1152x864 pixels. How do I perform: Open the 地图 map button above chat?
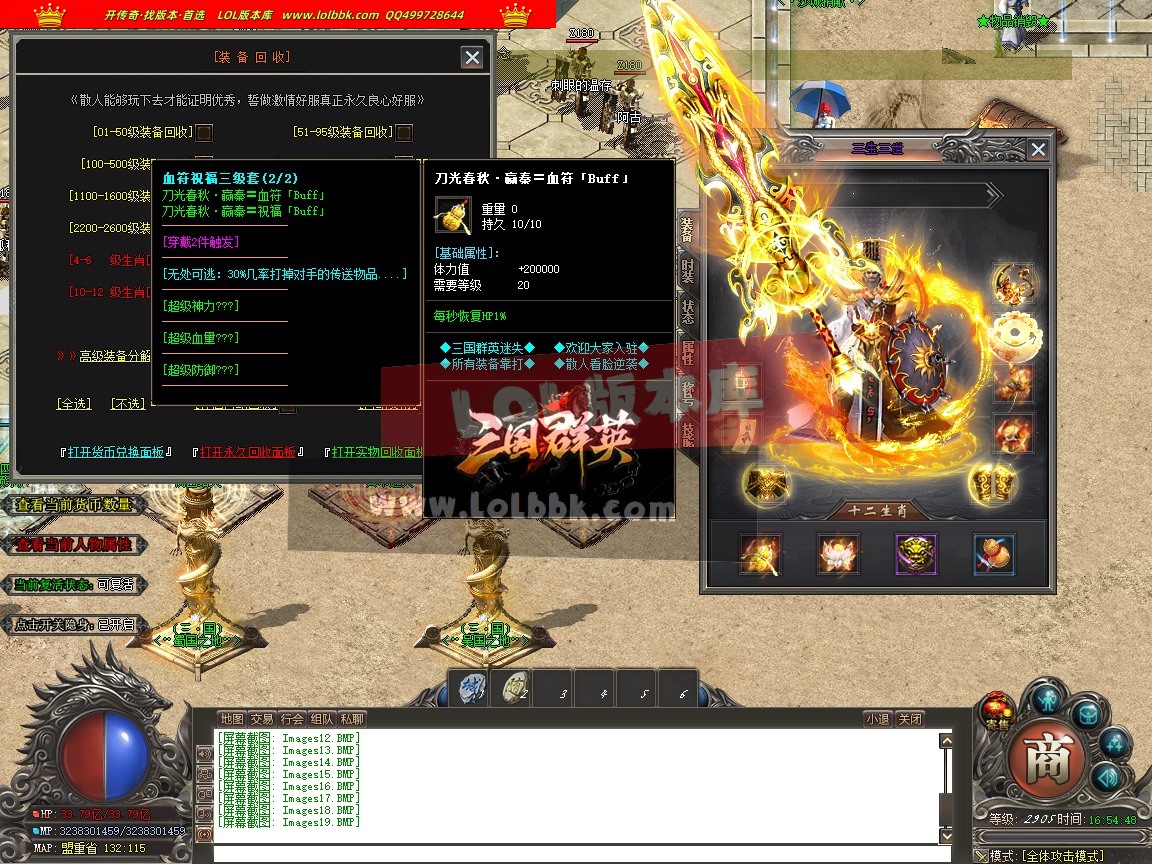click(232, 719)
